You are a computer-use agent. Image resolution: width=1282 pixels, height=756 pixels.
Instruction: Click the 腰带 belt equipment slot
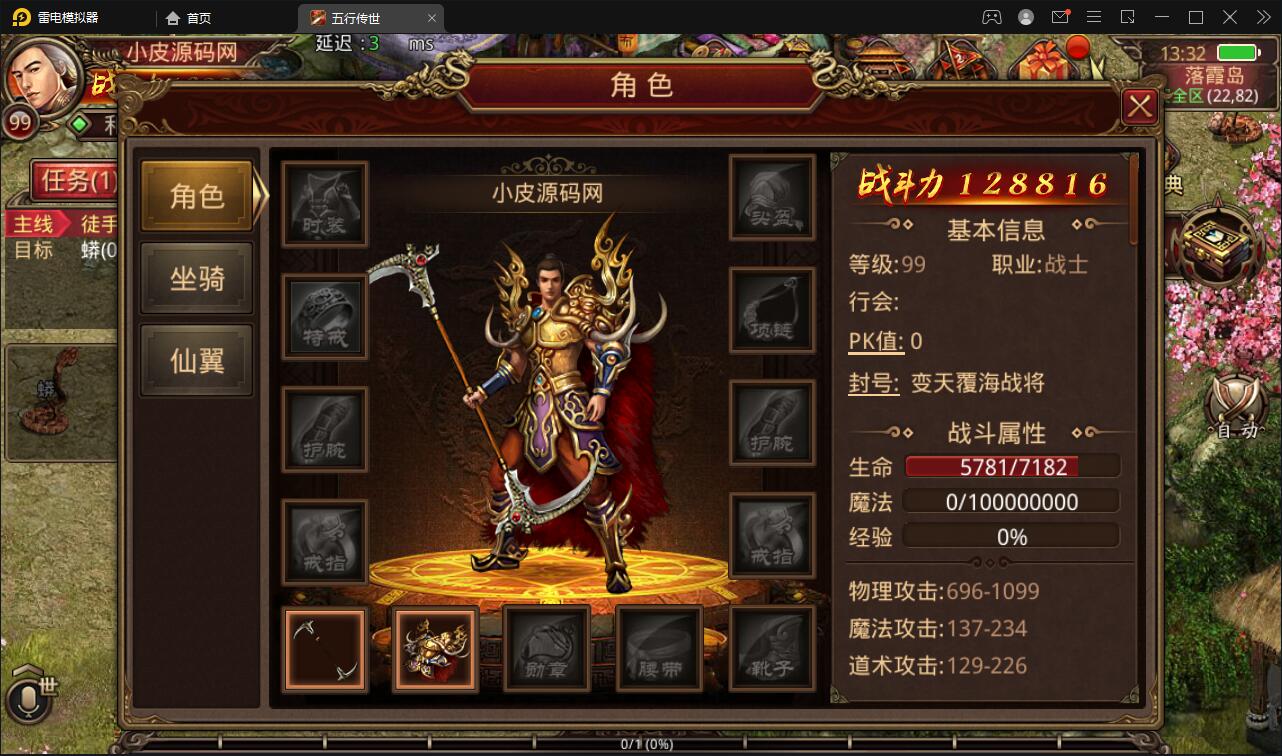(x=658, y=648)
